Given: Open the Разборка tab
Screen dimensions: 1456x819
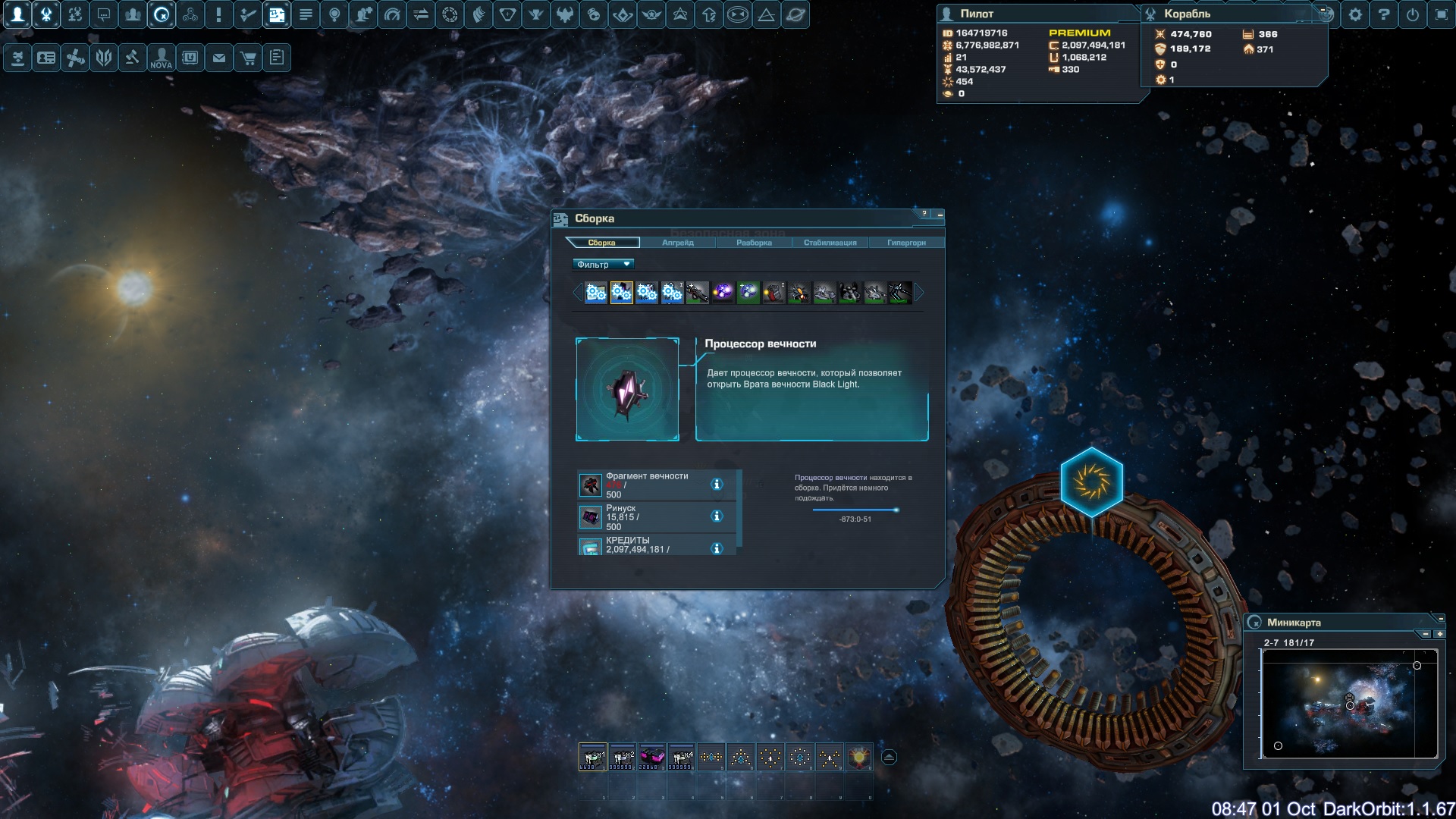Looking at the screenshot, I should 754,243.
